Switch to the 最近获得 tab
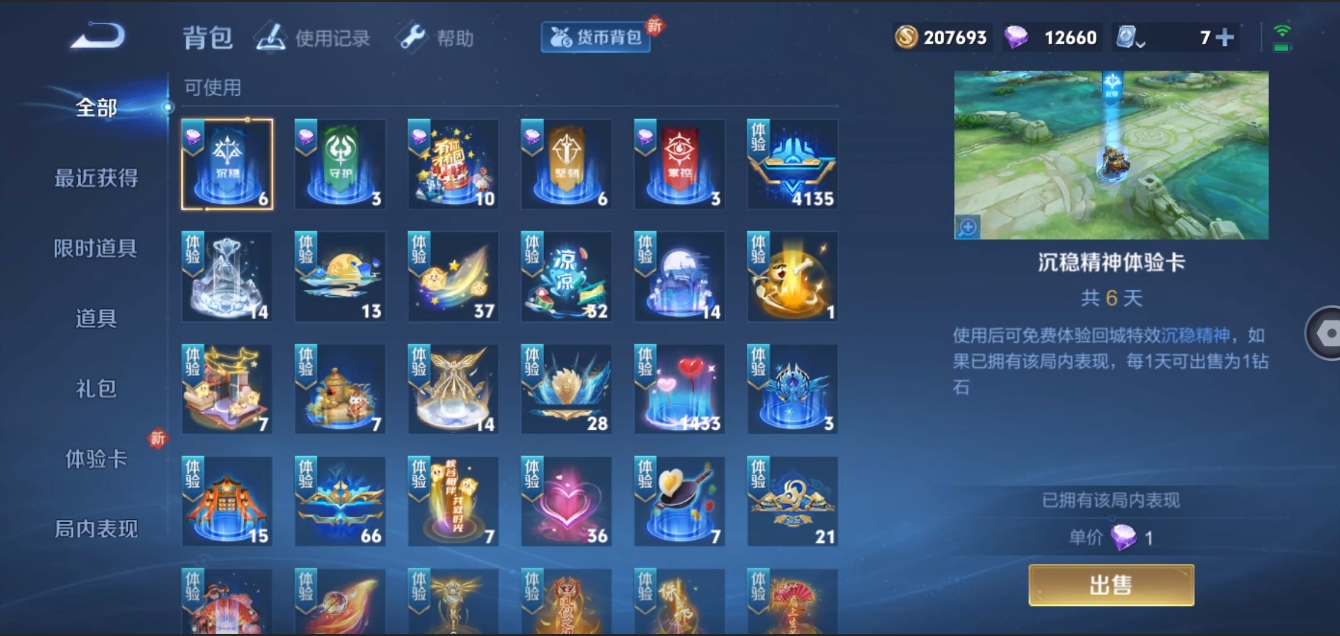 click(x=96, y=178)
